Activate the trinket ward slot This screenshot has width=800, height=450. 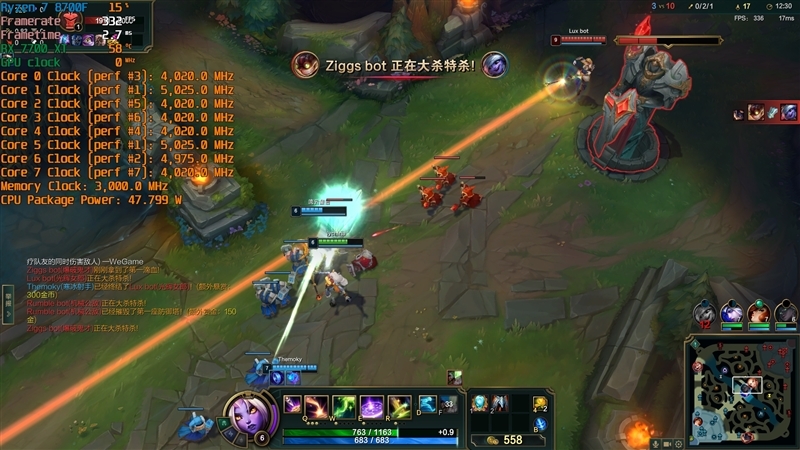click(x=540, y=403)
